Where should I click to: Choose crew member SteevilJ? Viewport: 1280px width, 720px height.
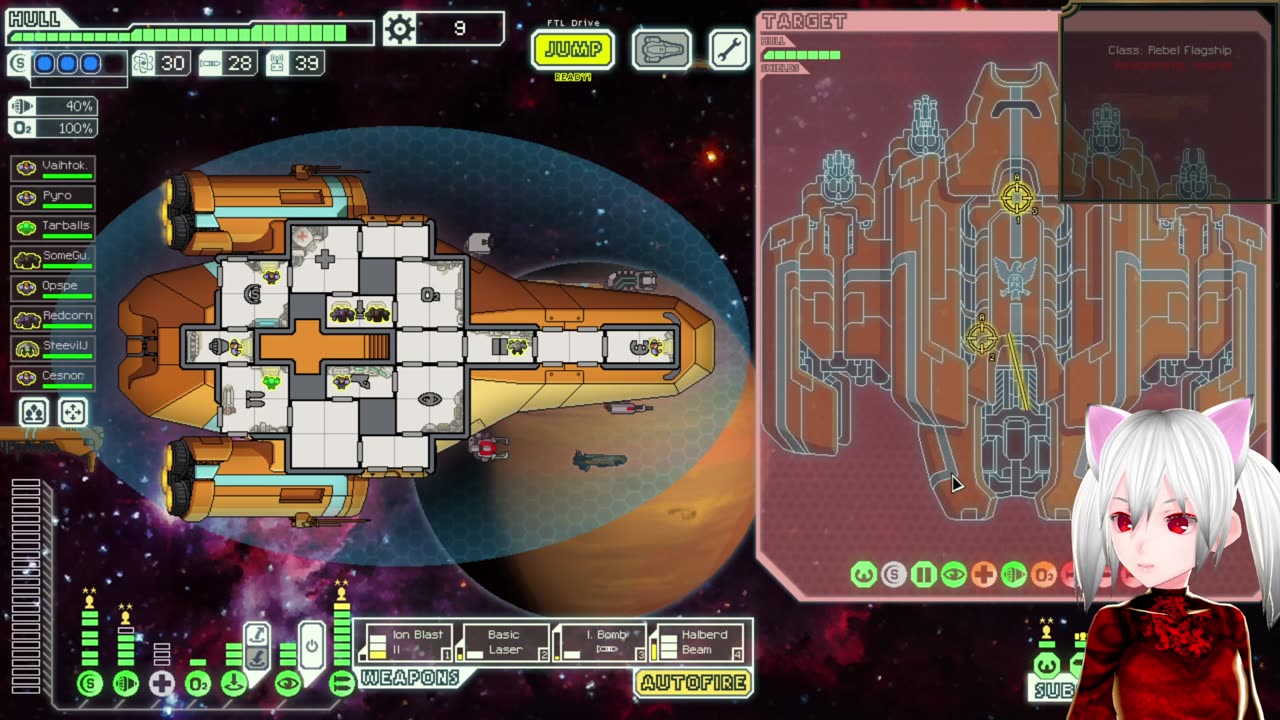pyautogui.click(x=54, y=346)
